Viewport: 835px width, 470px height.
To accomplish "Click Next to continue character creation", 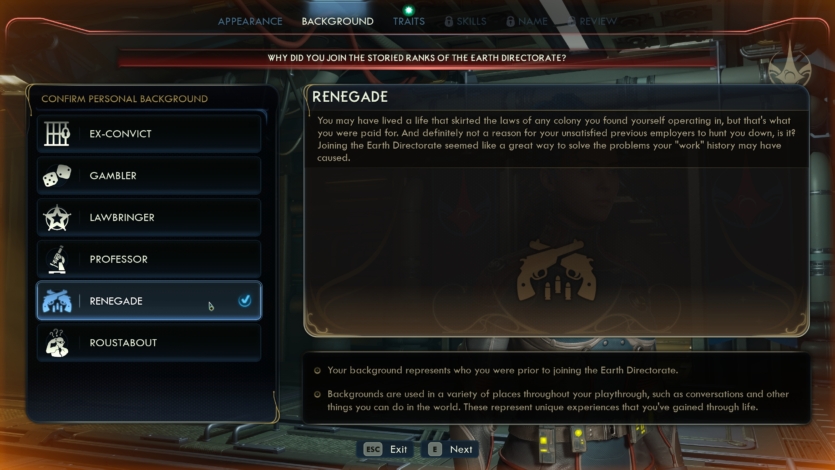I will pyautogui.click(x=451, y=449).
